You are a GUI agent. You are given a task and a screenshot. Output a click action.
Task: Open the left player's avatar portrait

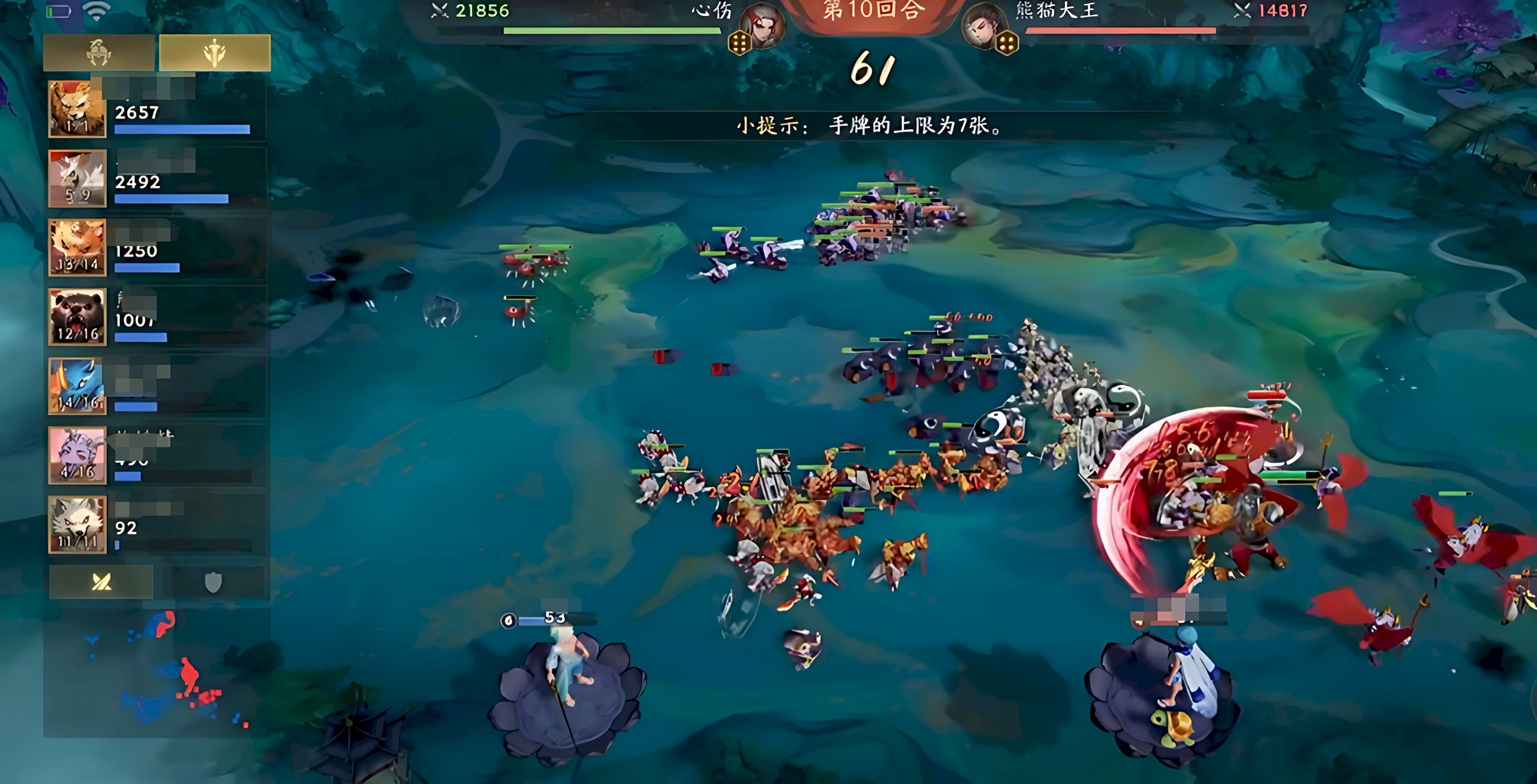[x=762, y=26]
